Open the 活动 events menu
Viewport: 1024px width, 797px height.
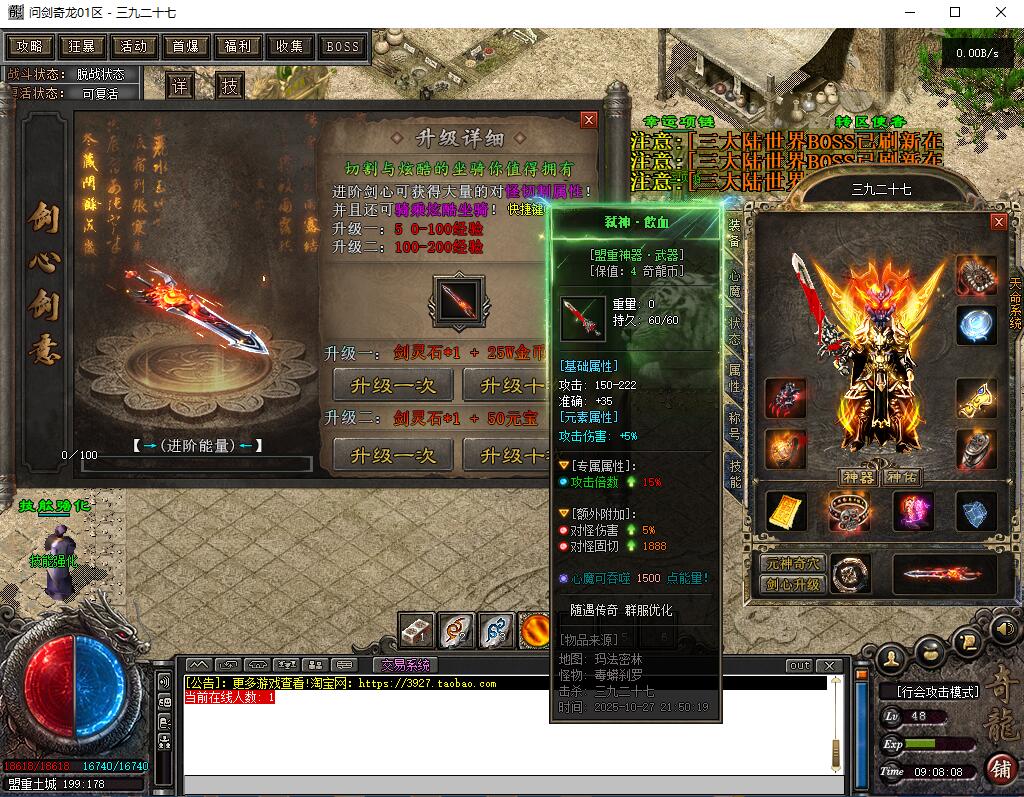coord(134,46)
